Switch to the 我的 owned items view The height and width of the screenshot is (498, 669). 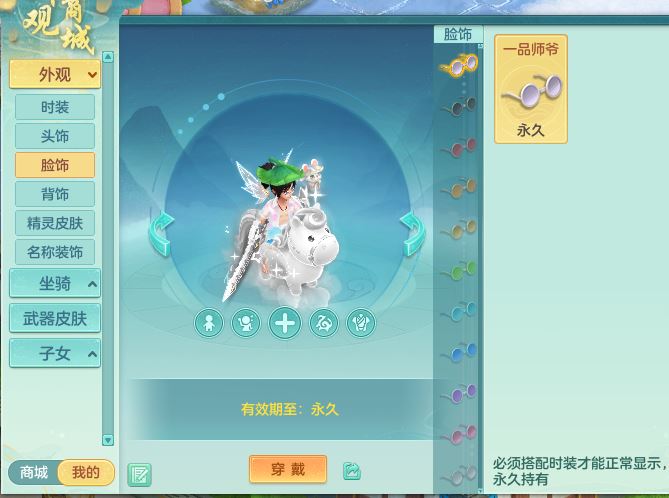point(86,473)
